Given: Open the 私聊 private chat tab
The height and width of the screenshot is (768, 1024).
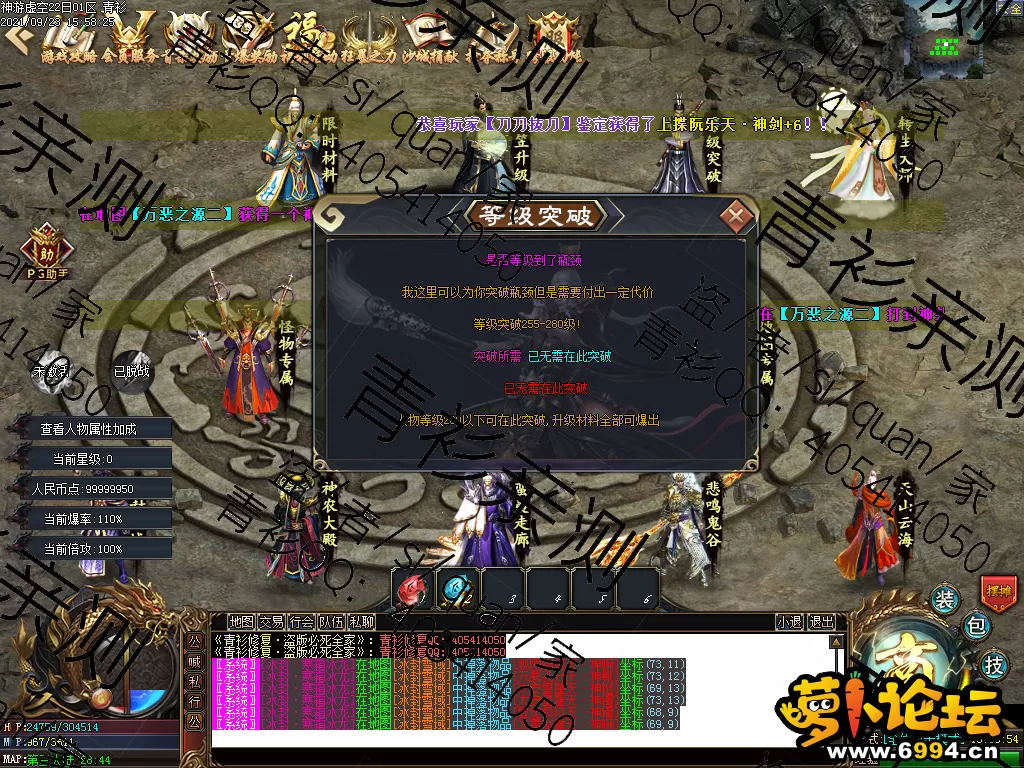Looking at the screenshot, I should pyautogui.click(x=362, y=621).
